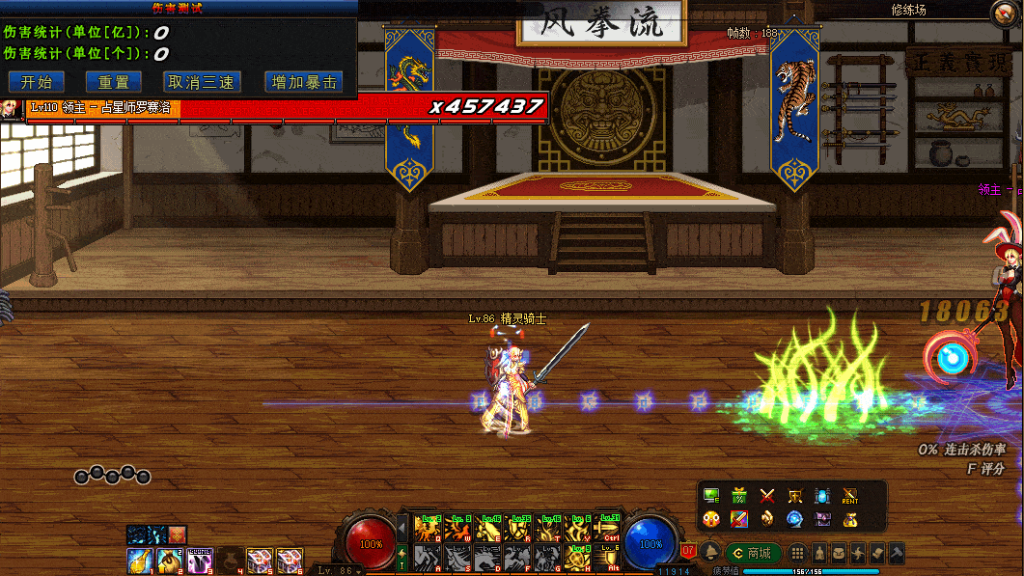Reset damage stats with 重置 button
Viewport: 1024px width, 576px height.
coord(113,82)
